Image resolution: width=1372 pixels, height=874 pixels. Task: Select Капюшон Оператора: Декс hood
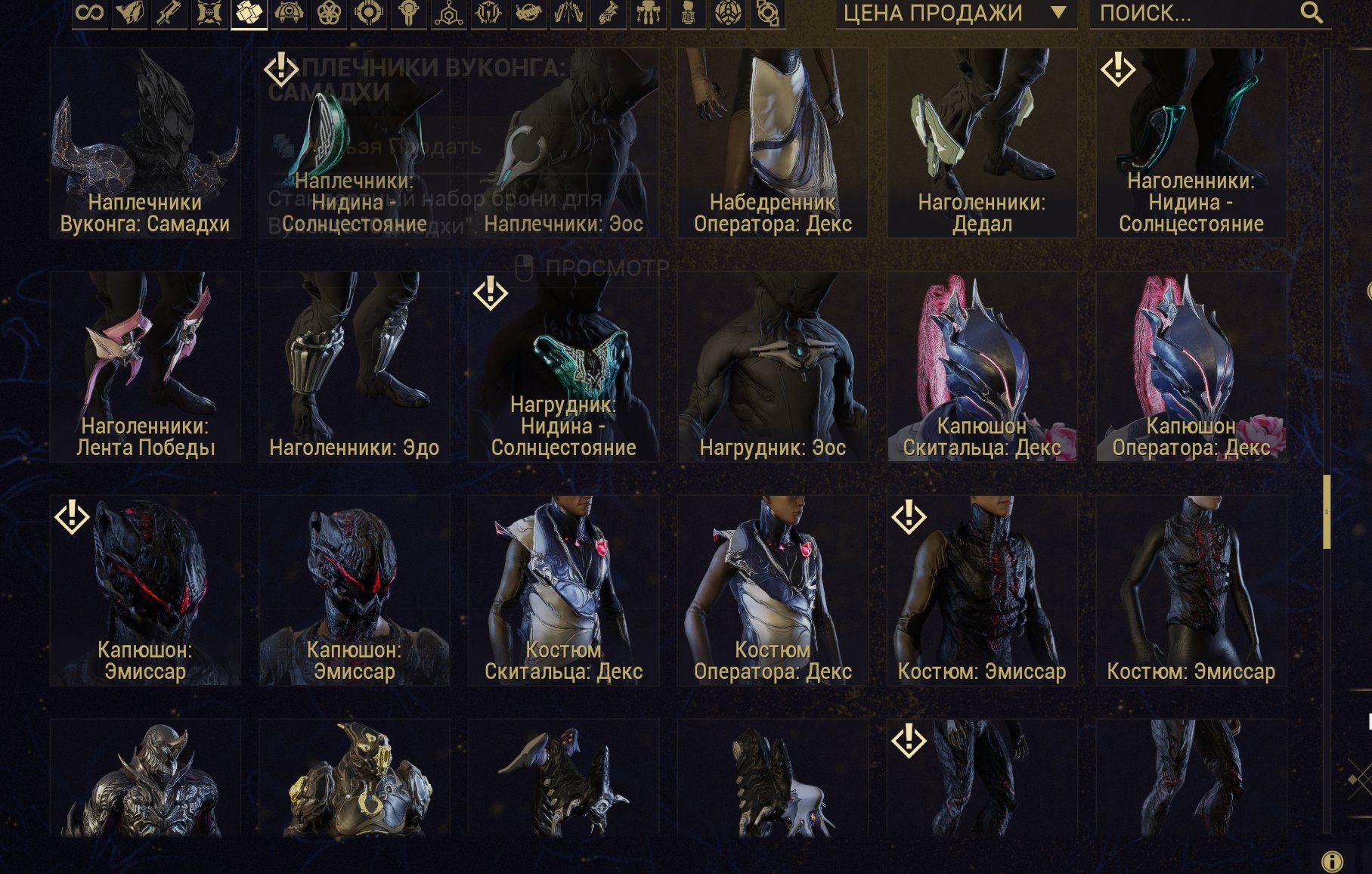click(1191, 367)
